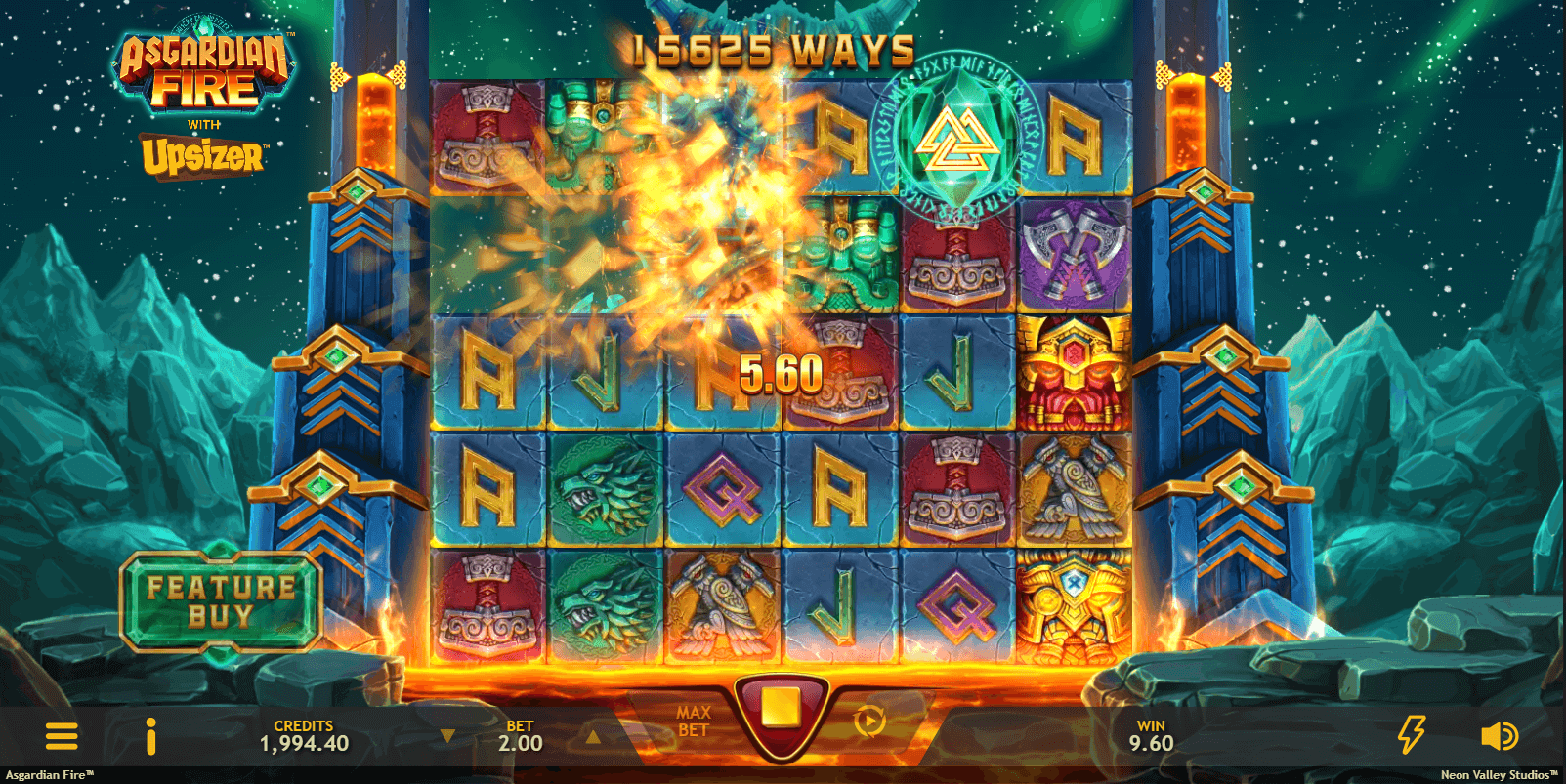
Task: Mute the game sound
Action: [1499, 735]
